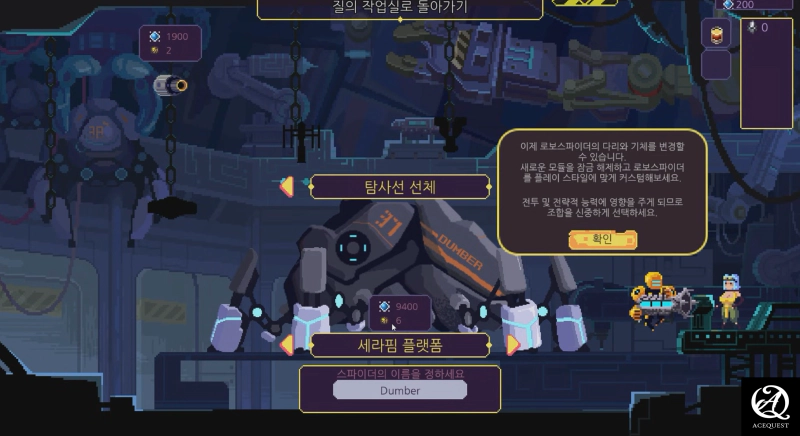Image resolution: width=800 pixels, height=436 pixels.
Task: Choose previous platform left of 세라핌 플랫폼
Action: 287,345
